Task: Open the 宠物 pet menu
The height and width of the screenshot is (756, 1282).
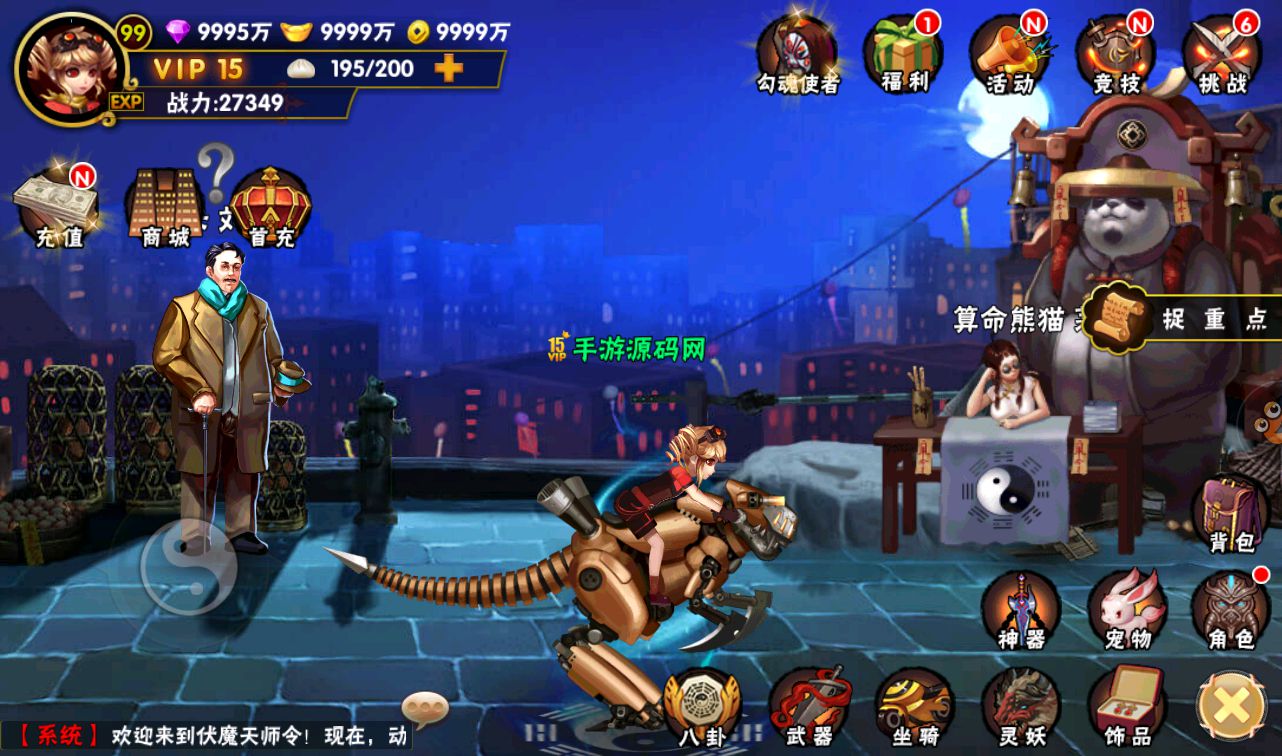Action: coord(1127,610)
